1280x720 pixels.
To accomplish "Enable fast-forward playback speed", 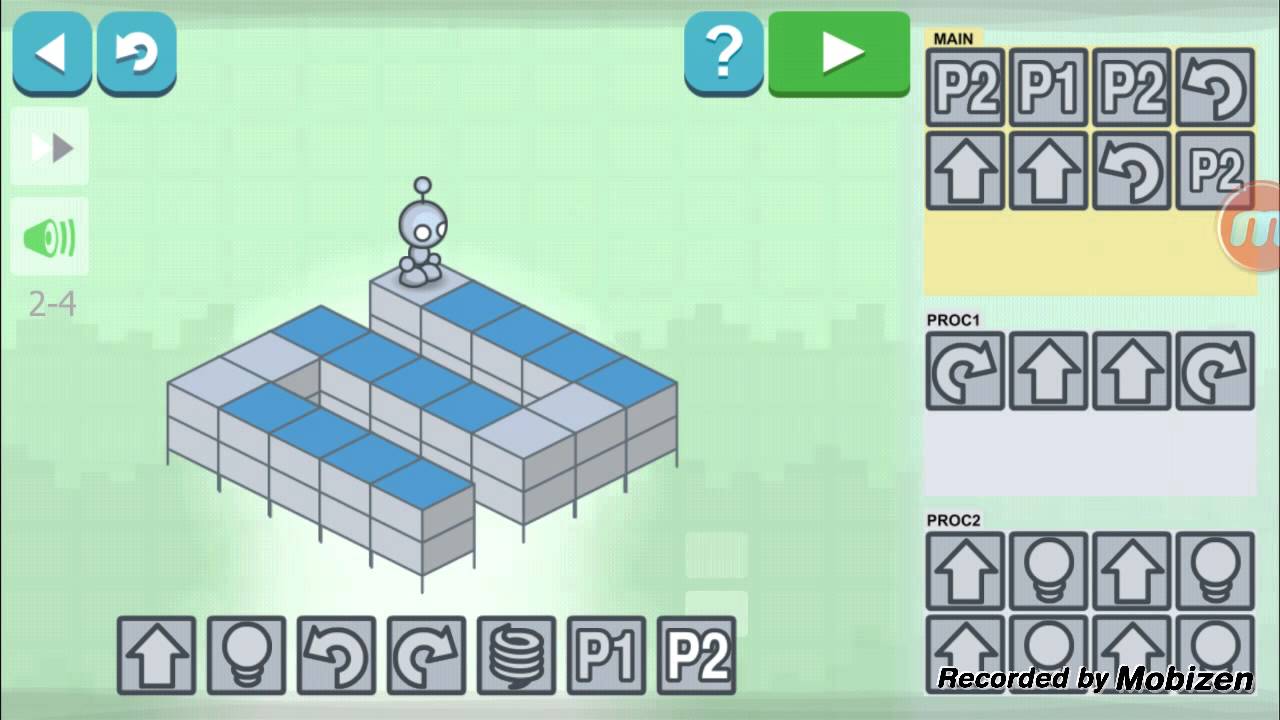I will point(50,147).
